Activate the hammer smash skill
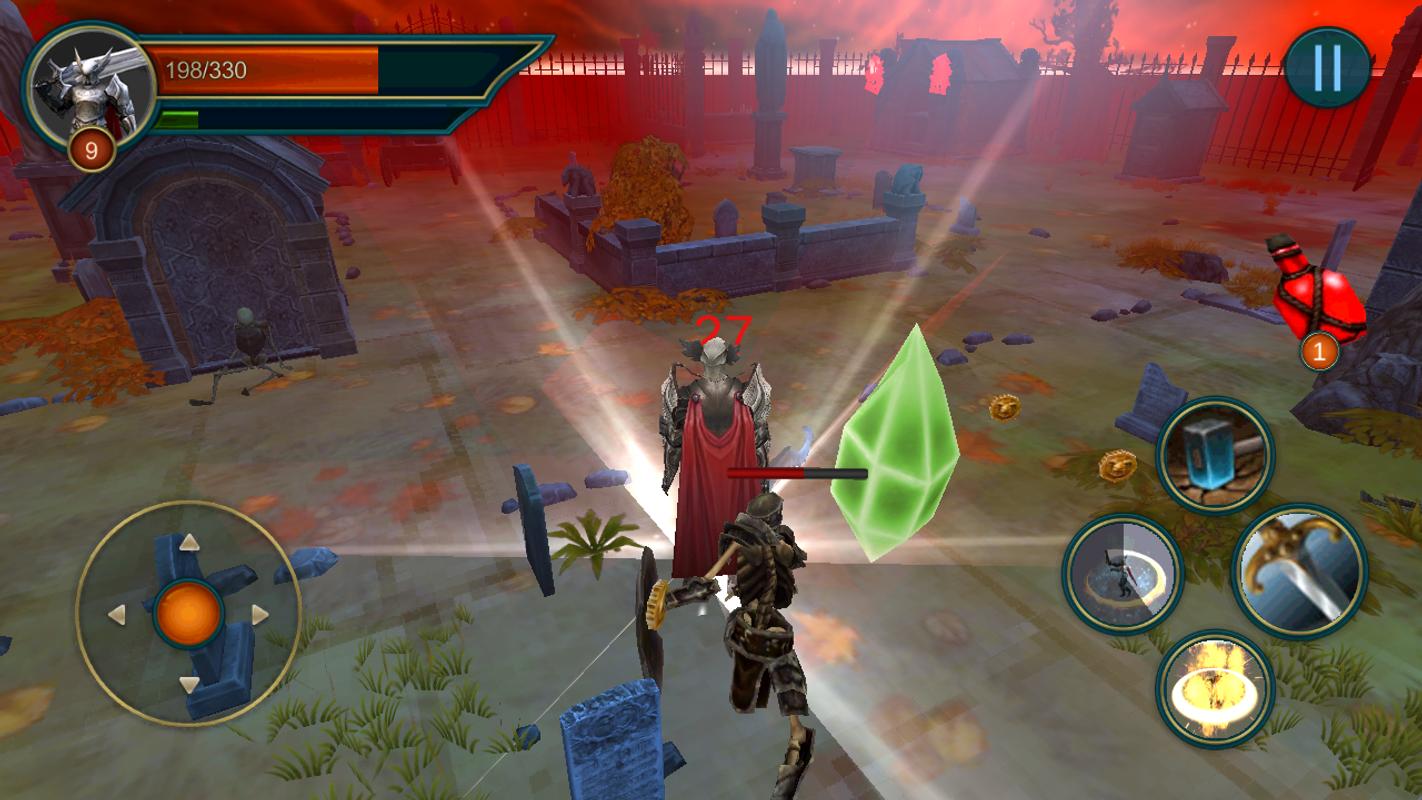 (x=1215, y=457)
